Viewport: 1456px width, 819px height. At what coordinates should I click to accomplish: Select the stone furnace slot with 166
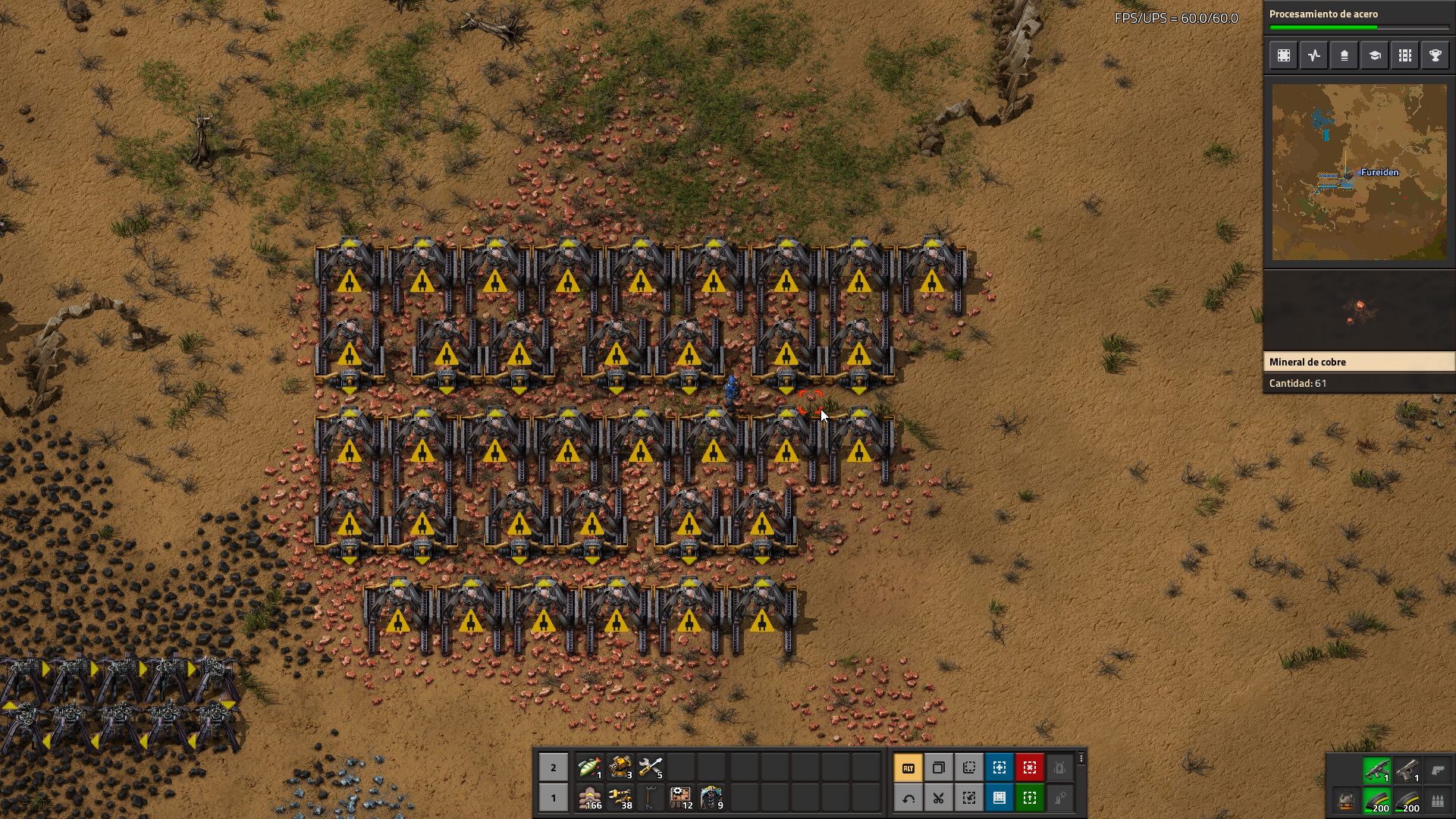[x=589, y=798]
